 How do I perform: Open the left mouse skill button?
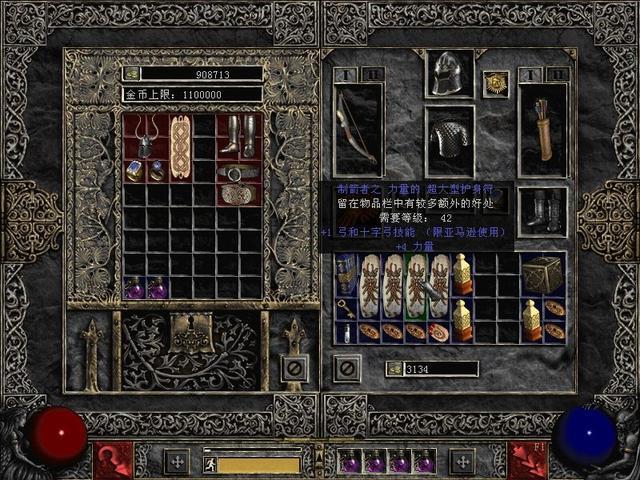(113, 461)
